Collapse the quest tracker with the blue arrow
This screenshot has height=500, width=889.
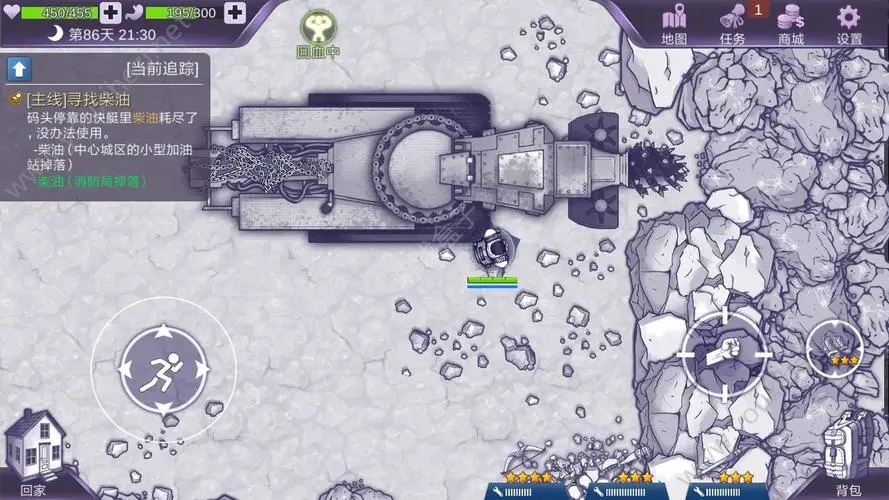(x=18, y=68)
